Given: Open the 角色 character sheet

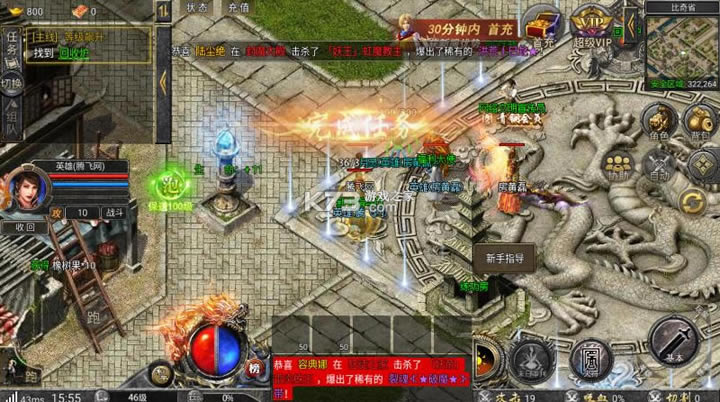Looking at the screenshot, I should [657, 118].
